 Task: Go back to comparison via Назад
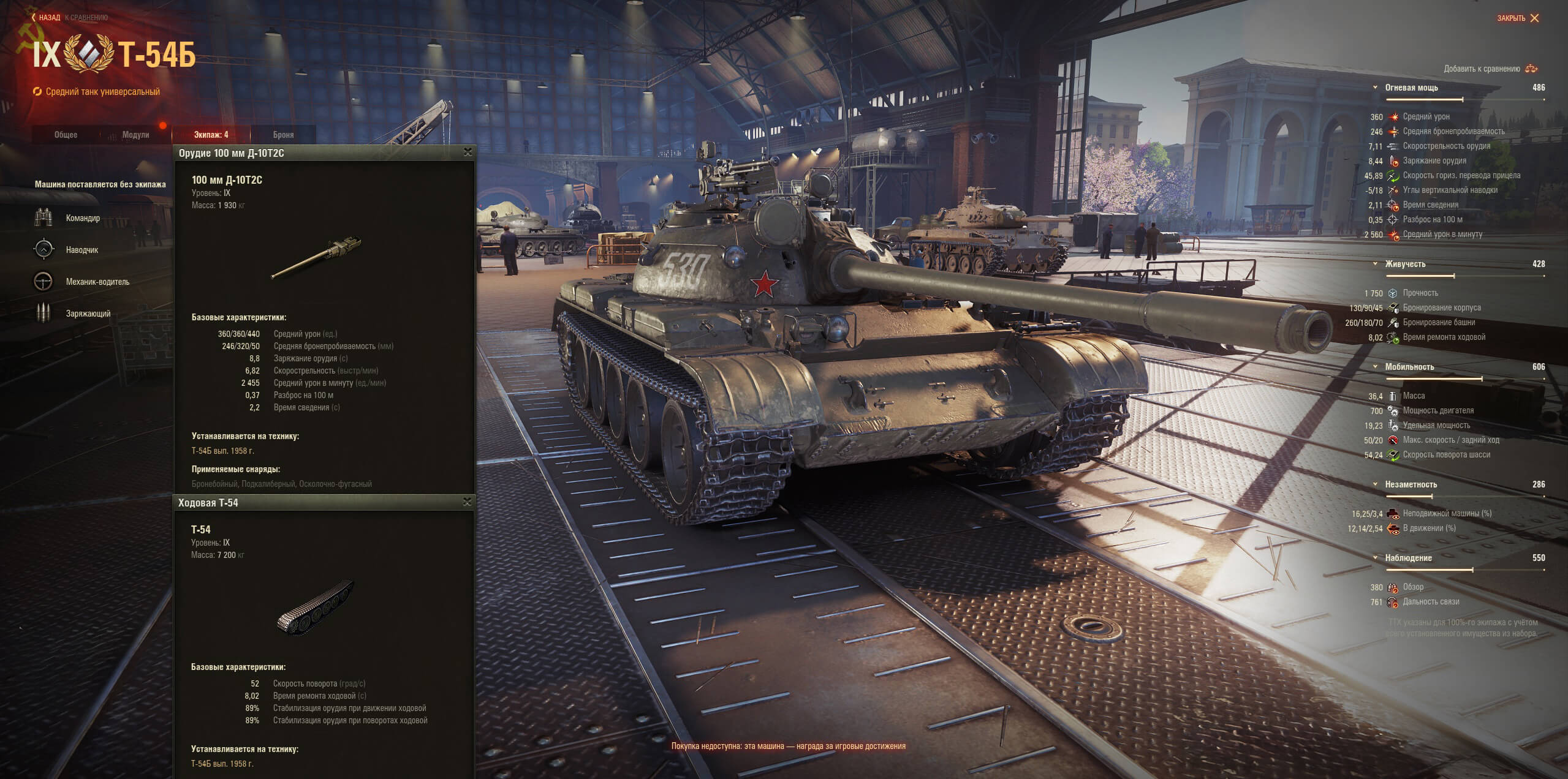pos(48,18)
